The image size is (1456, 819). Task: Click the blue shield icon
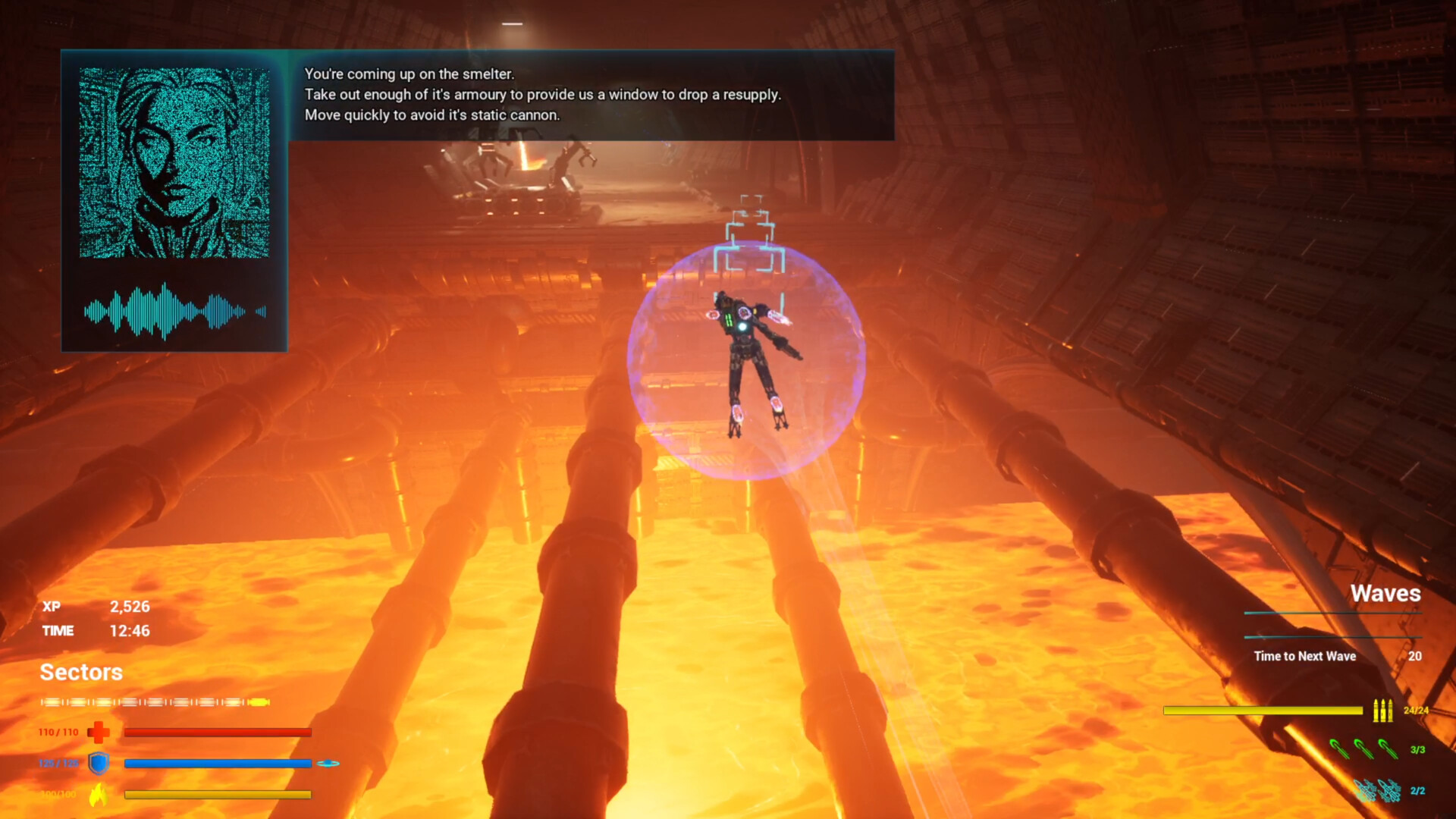click(x=99, y=764)
